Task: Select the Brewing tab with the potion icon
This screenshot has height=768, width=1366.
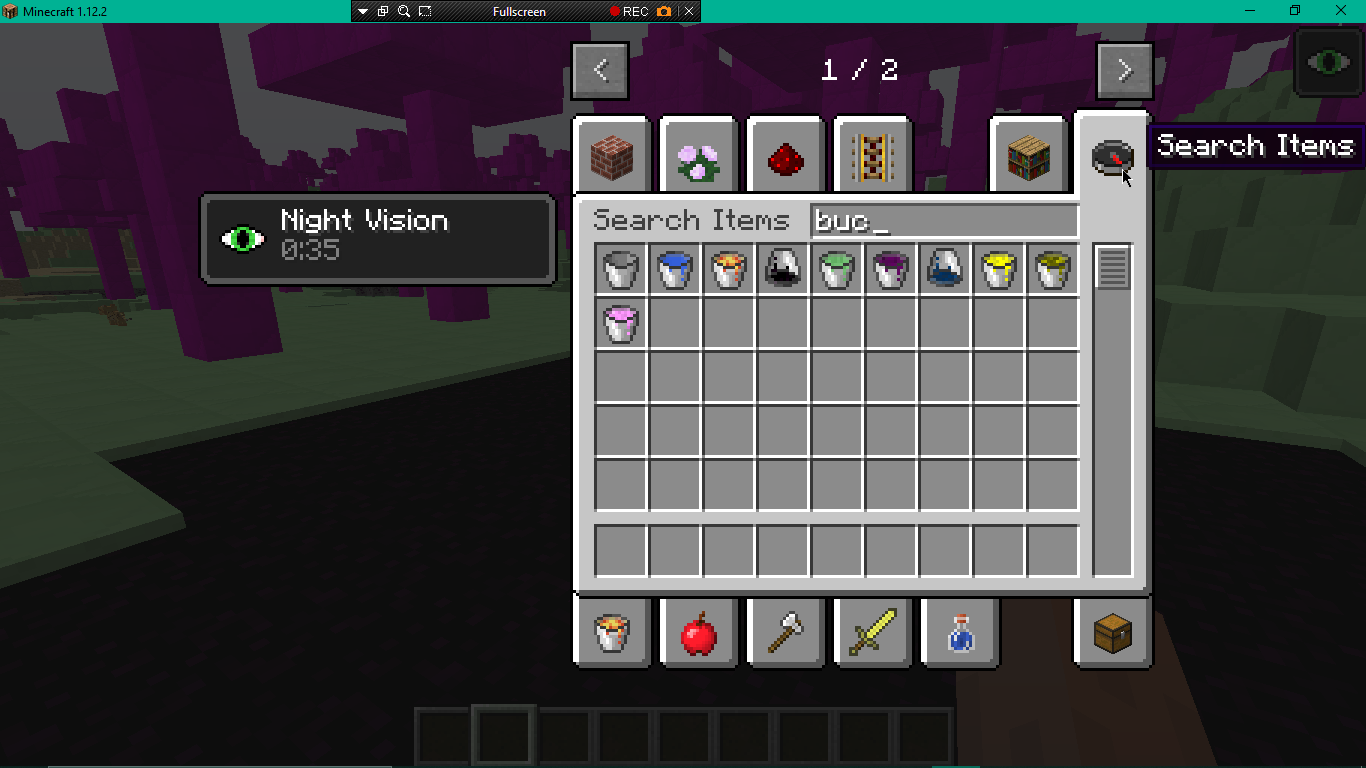Action: click(959, 632)
